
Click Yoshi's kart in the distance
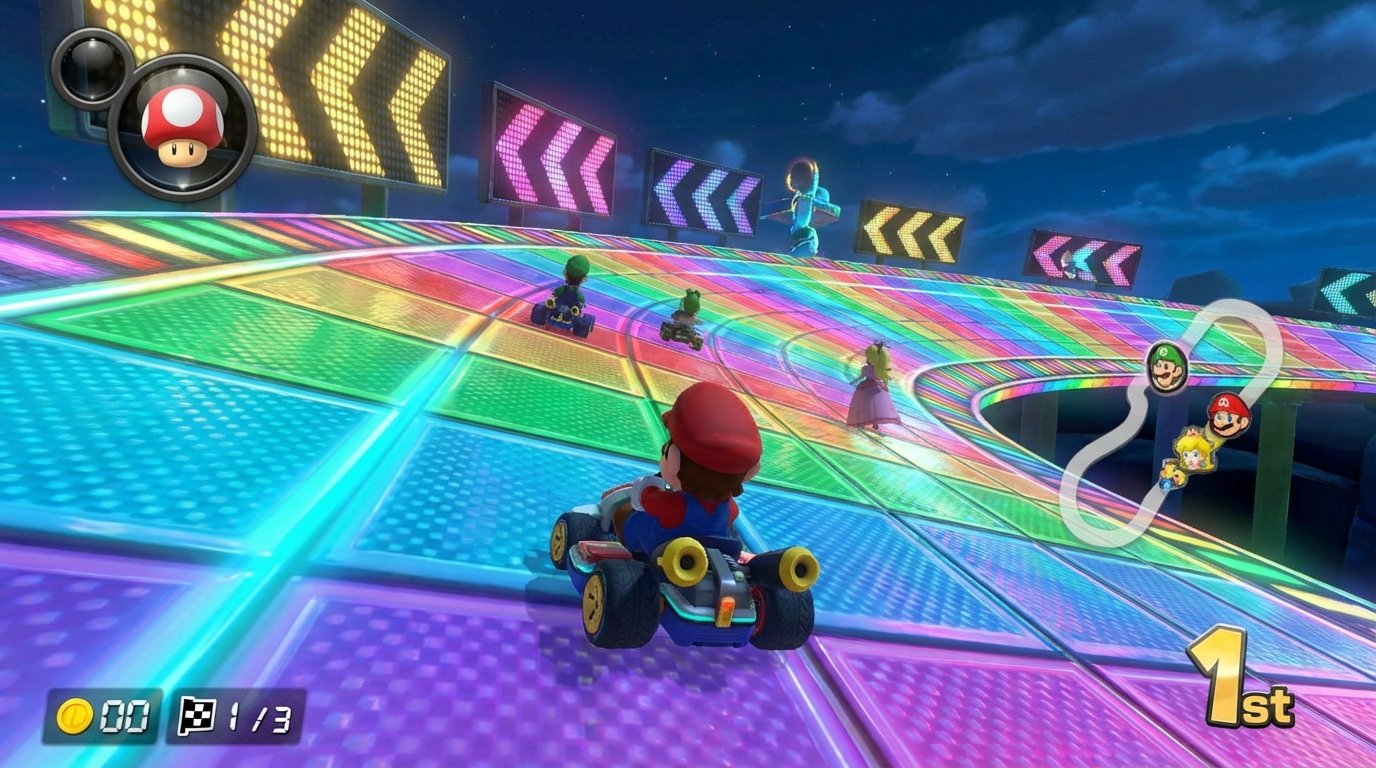(x=680, y=315)
